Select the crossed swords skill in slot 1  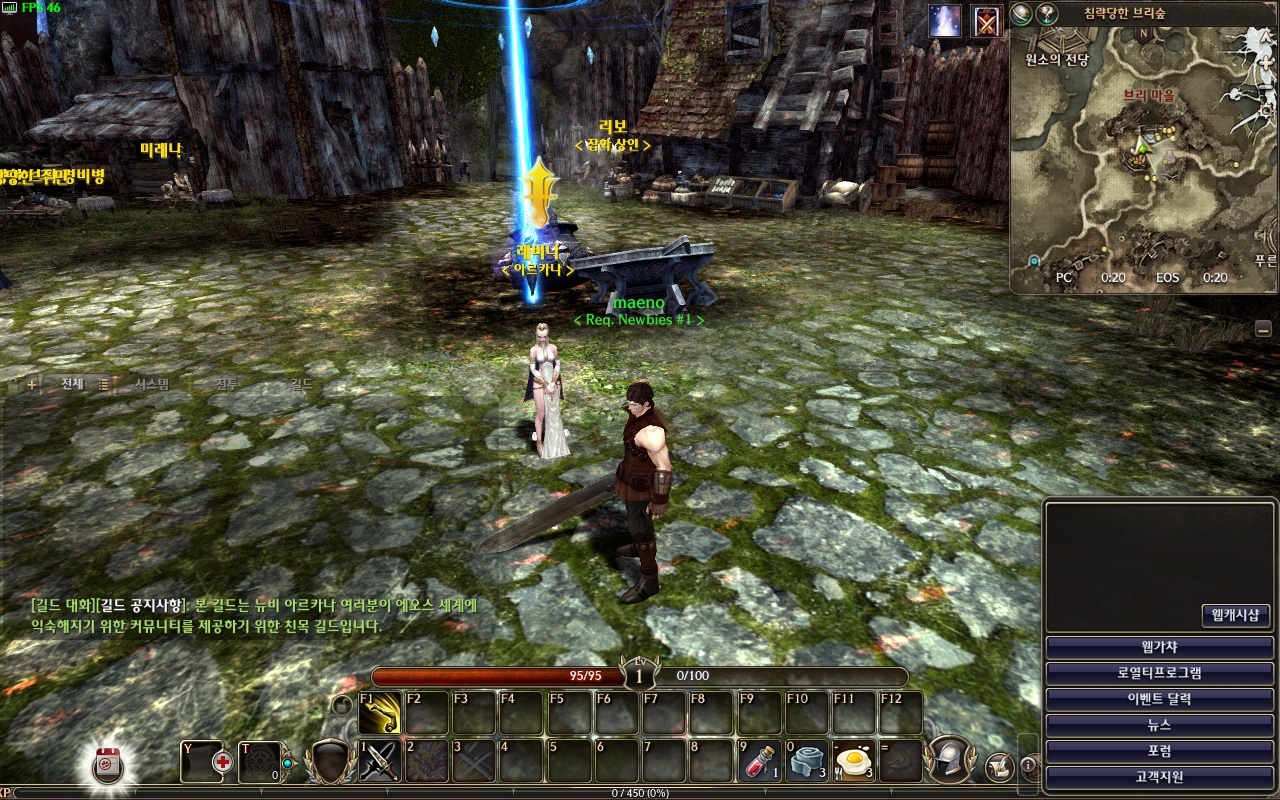click(380, 761)
